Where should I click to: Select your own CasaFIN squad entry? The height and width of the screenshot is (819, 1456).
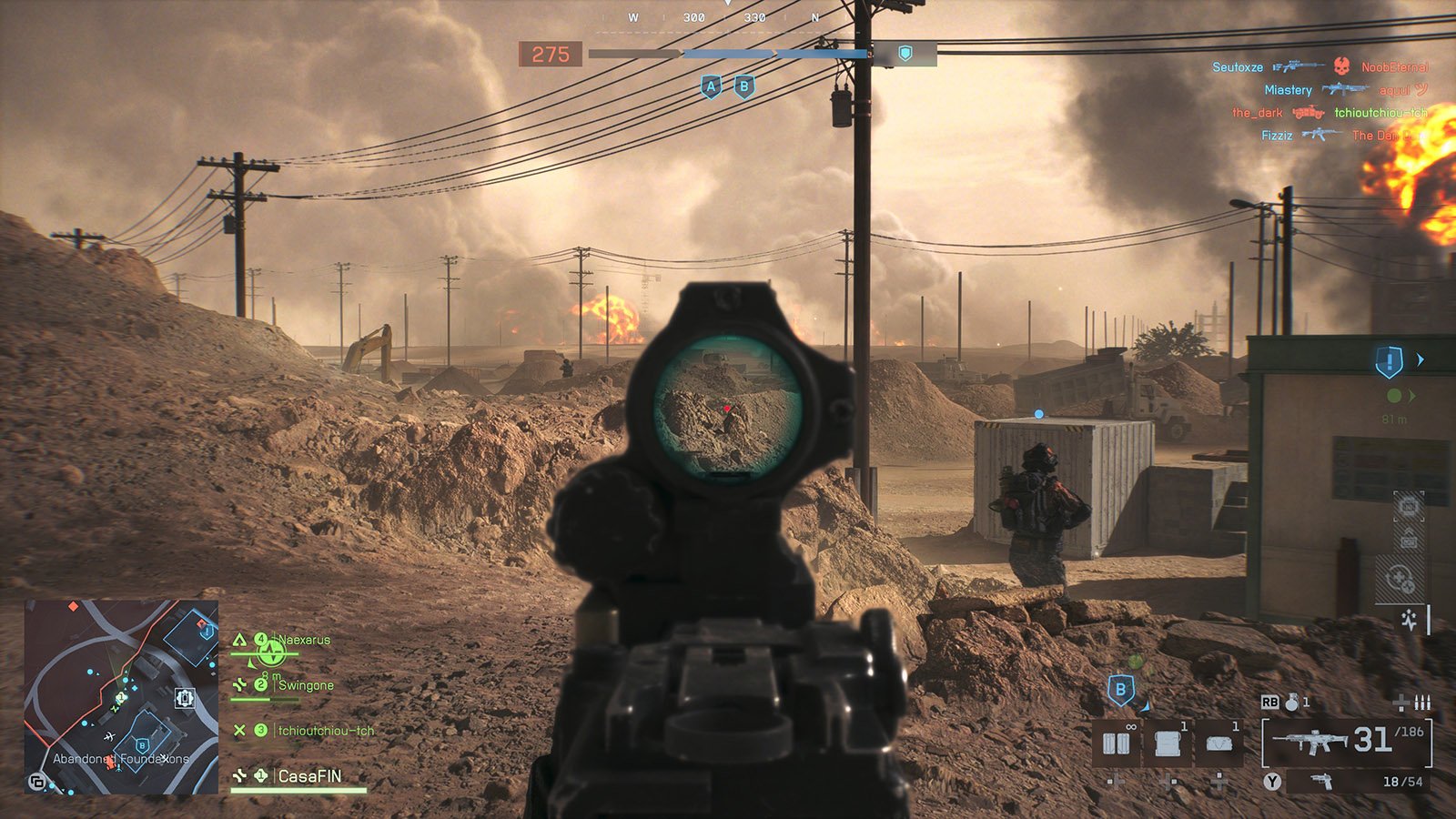point(309,776)
